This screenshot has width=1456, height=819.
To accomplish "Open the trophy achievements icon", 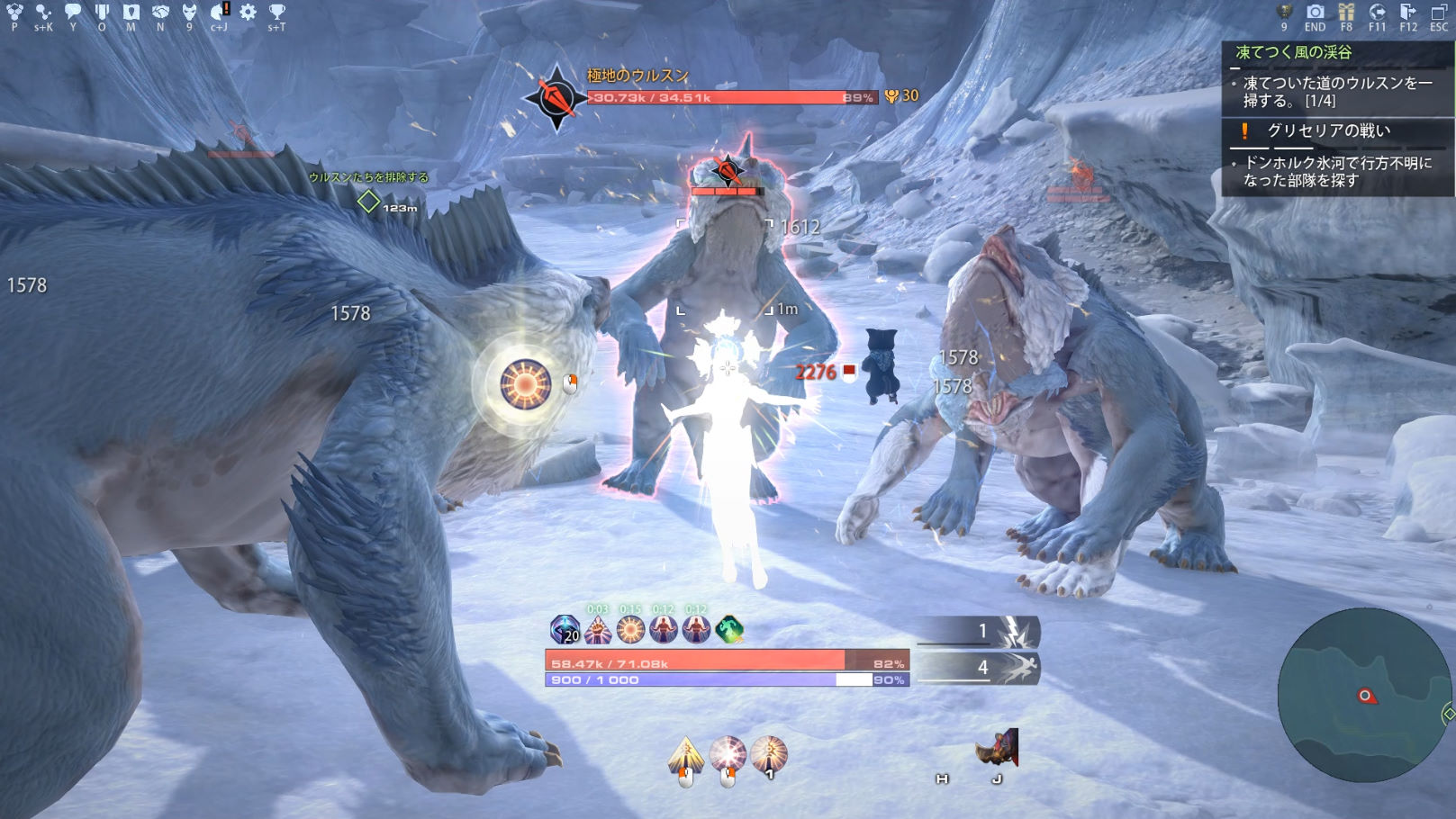I will tap(276, 12).
